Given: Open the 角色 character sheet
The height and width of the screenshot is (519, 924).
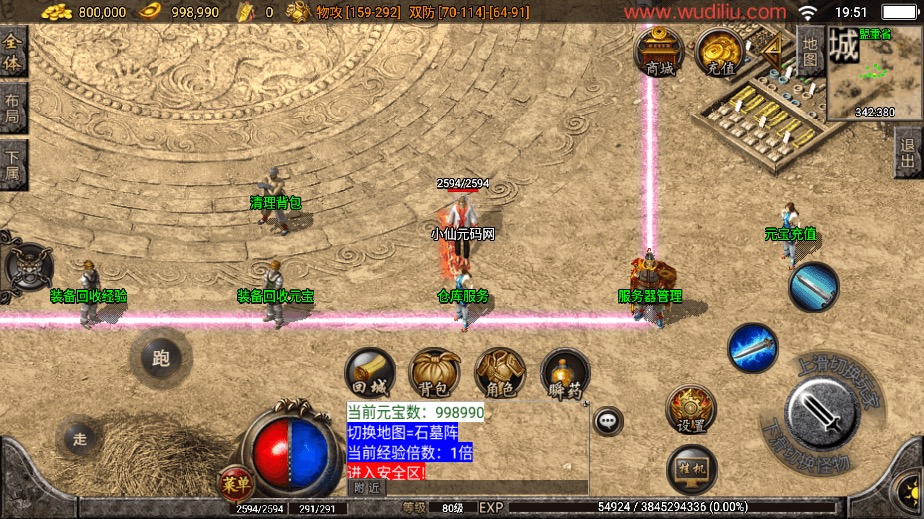Looking at the screenshot, I should coord(500,373).
